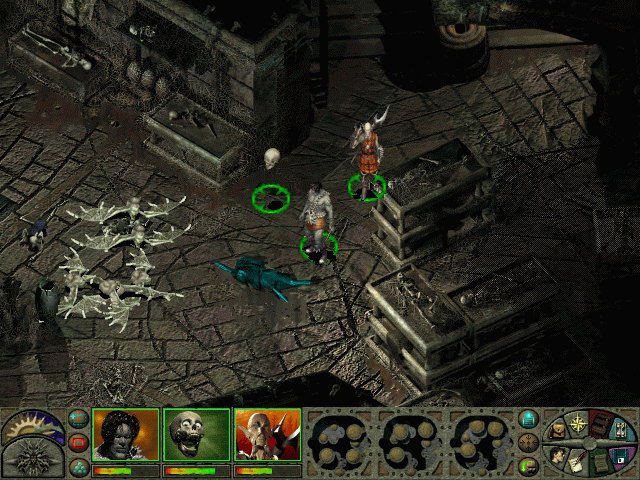This screenshot has width=640, height=480.
Task: Select the Nameless One's portrait
Action: pyautogui.click(x=126, y=435)
